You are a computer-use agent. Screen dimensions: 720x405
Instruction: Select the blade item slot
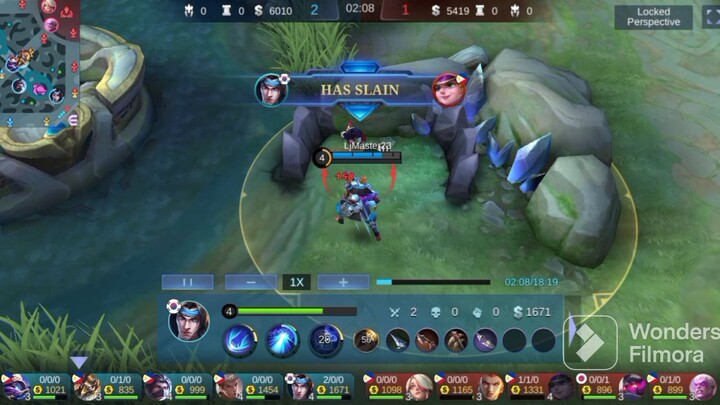[398, 340]
